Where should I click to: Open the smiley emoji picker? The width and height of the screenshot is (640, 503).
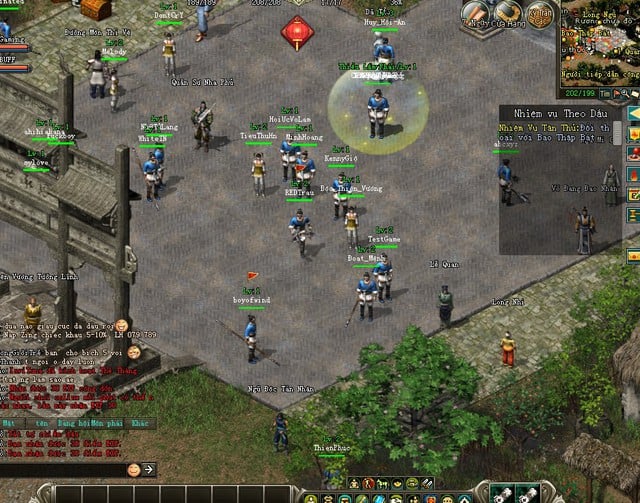(x=132, y=469)
